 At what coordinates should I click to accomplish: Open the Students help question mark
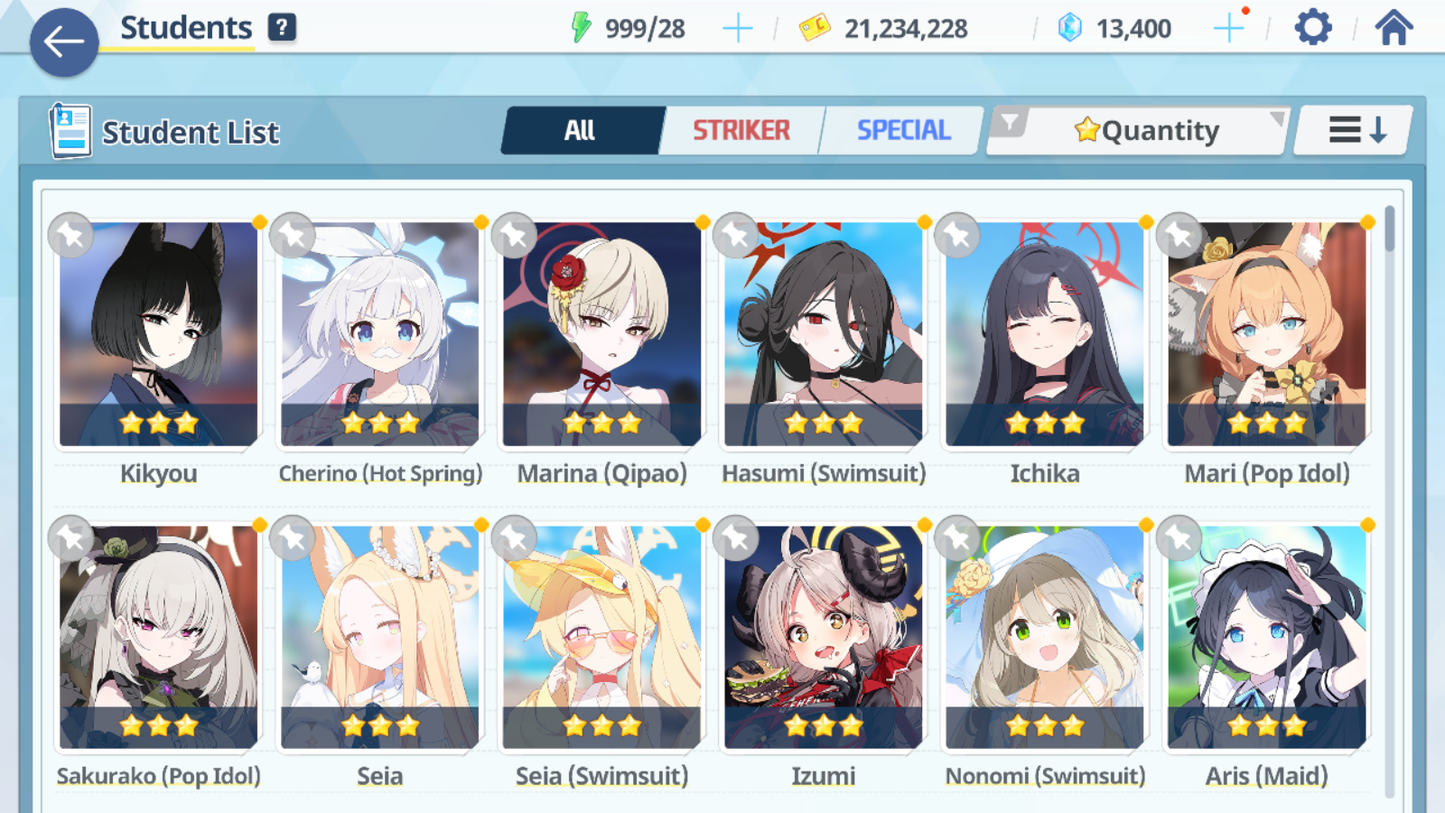pyautogui.click(x=281, y=27)
